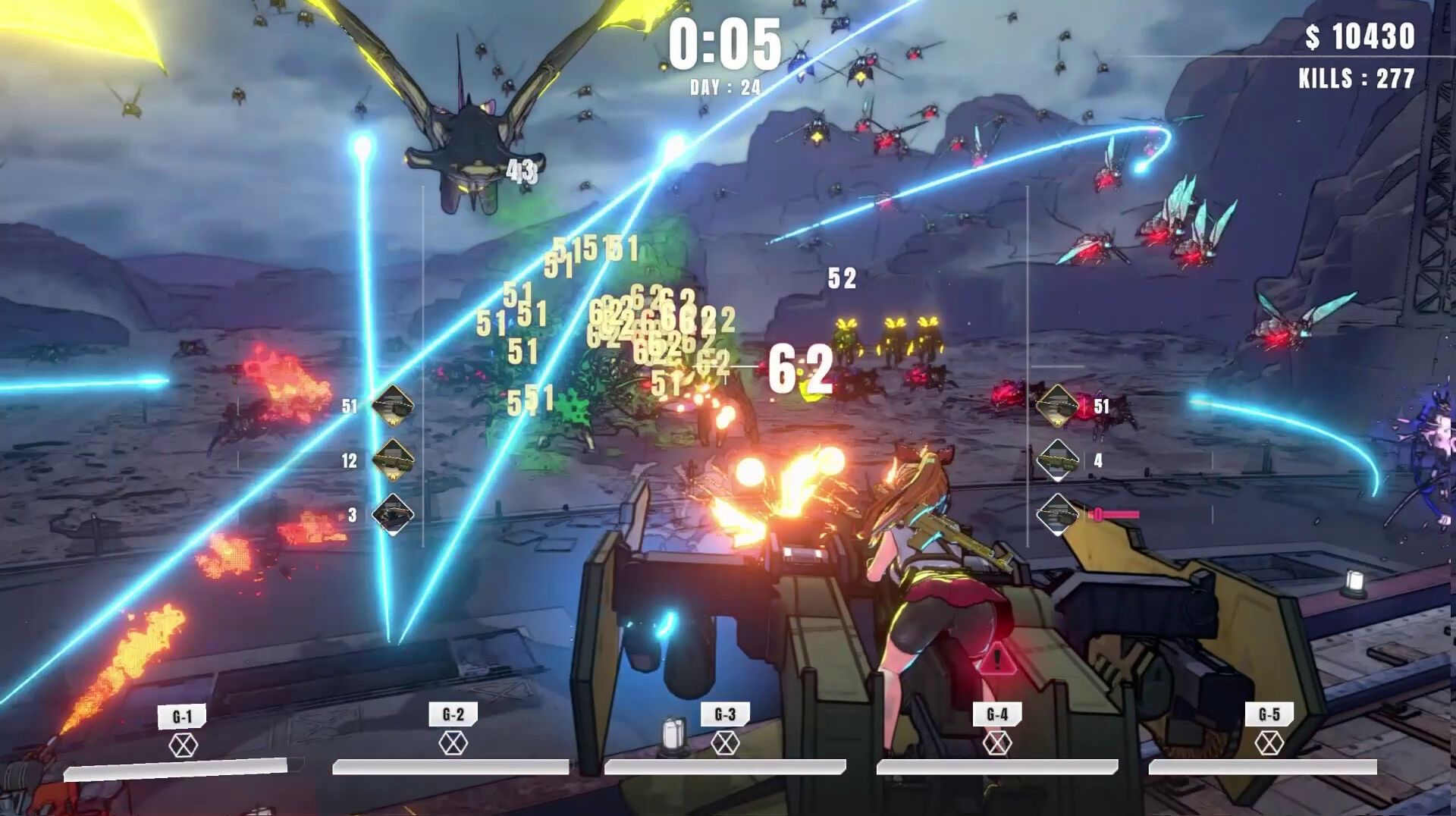
Task: Select the weapon icon beside the red bar
Action: (1057, 514)
